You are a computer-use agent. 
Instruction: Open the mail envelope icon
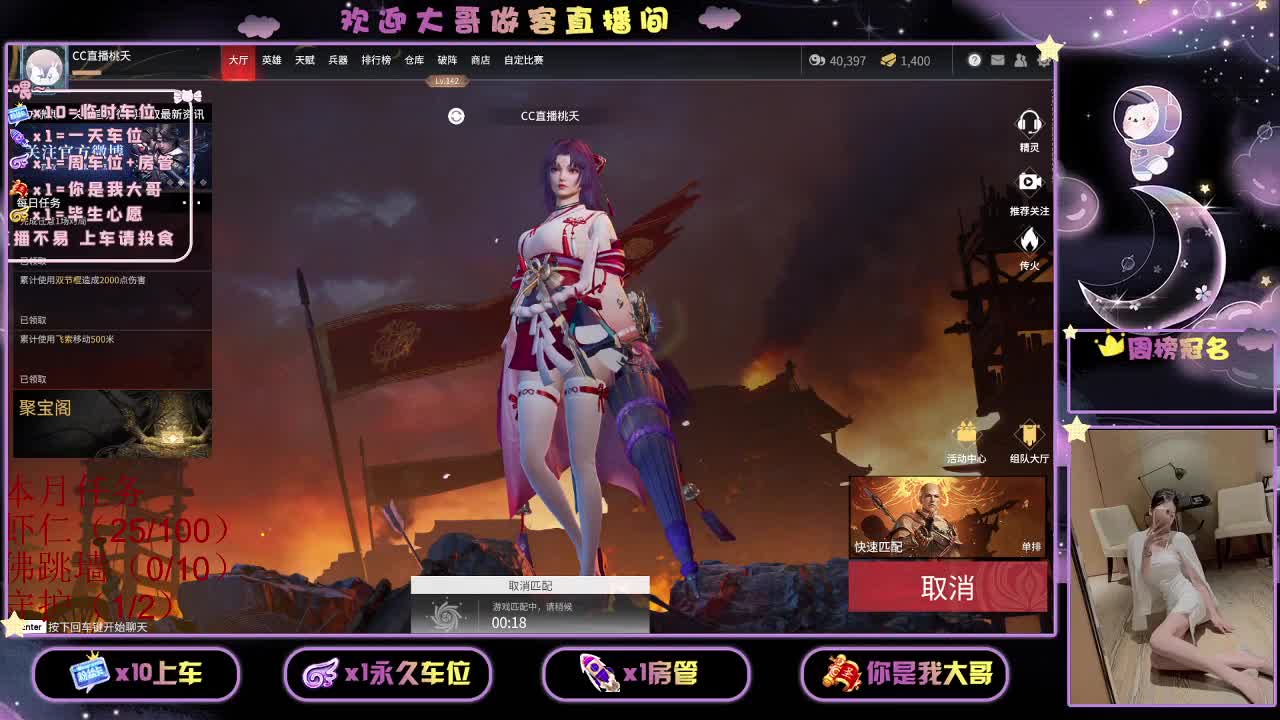[998, 61]
